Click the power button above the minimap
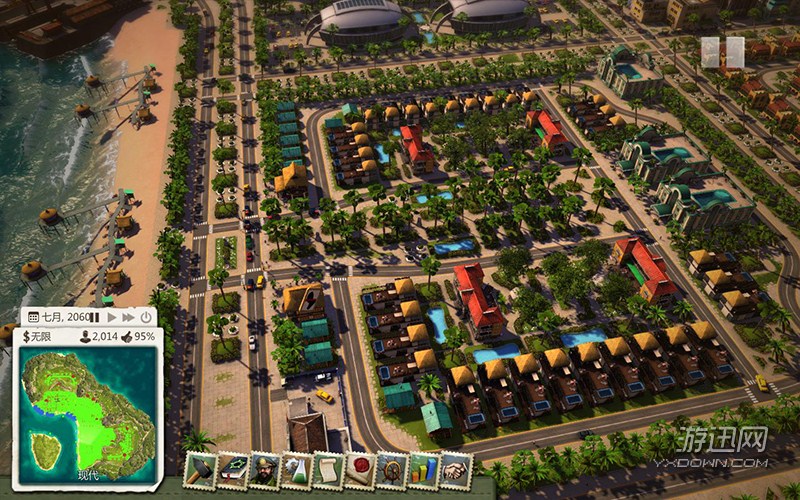Image resolution: width=800 pixels, height=500 pixels. tap(146, 316)
